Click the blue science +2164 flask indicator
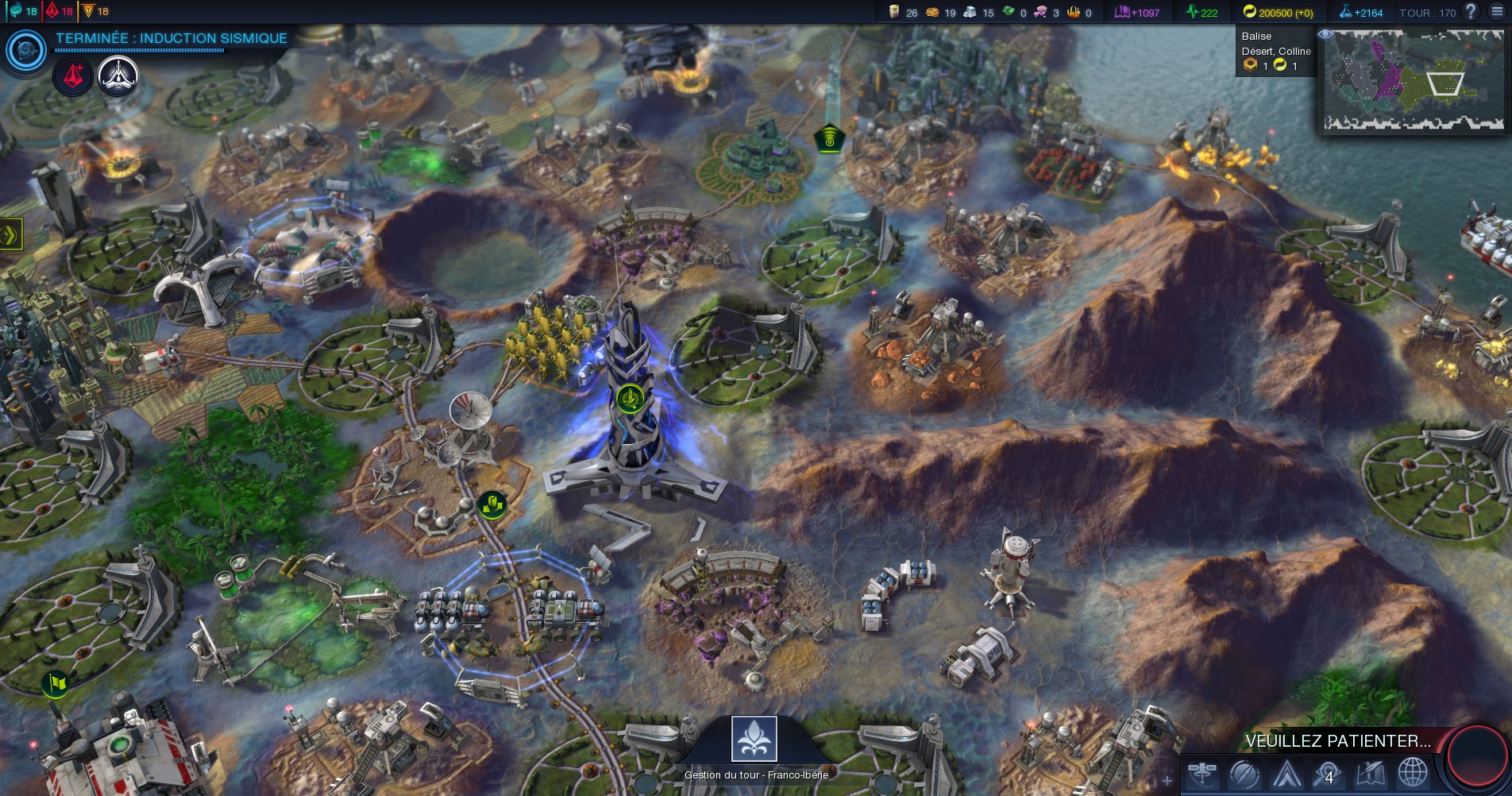Viewport: 1512px width, 796px height. [x=1361, y=12]
